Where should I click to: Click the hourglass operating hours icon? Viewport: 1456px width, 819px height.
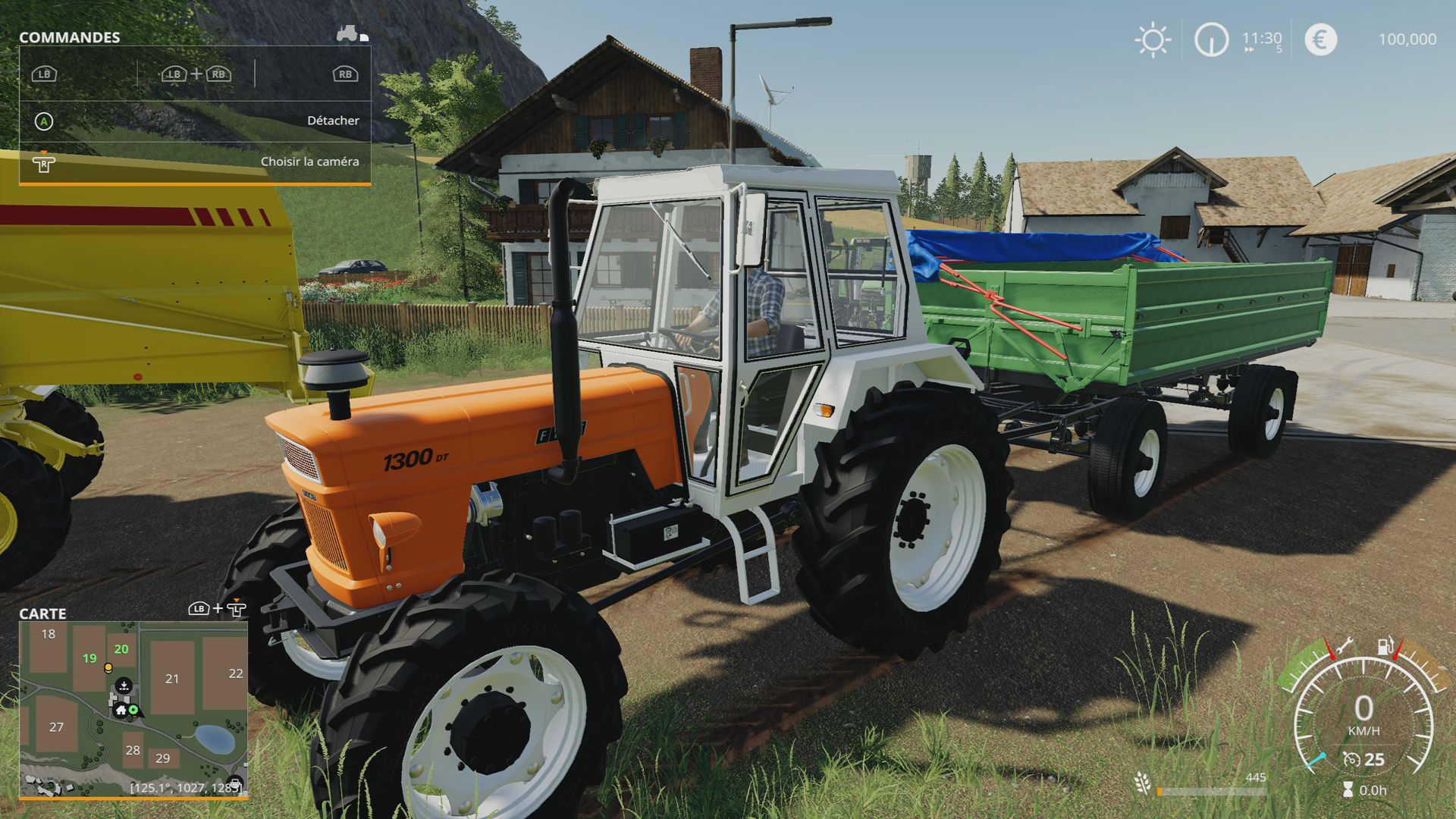[x=1348, y=790]
